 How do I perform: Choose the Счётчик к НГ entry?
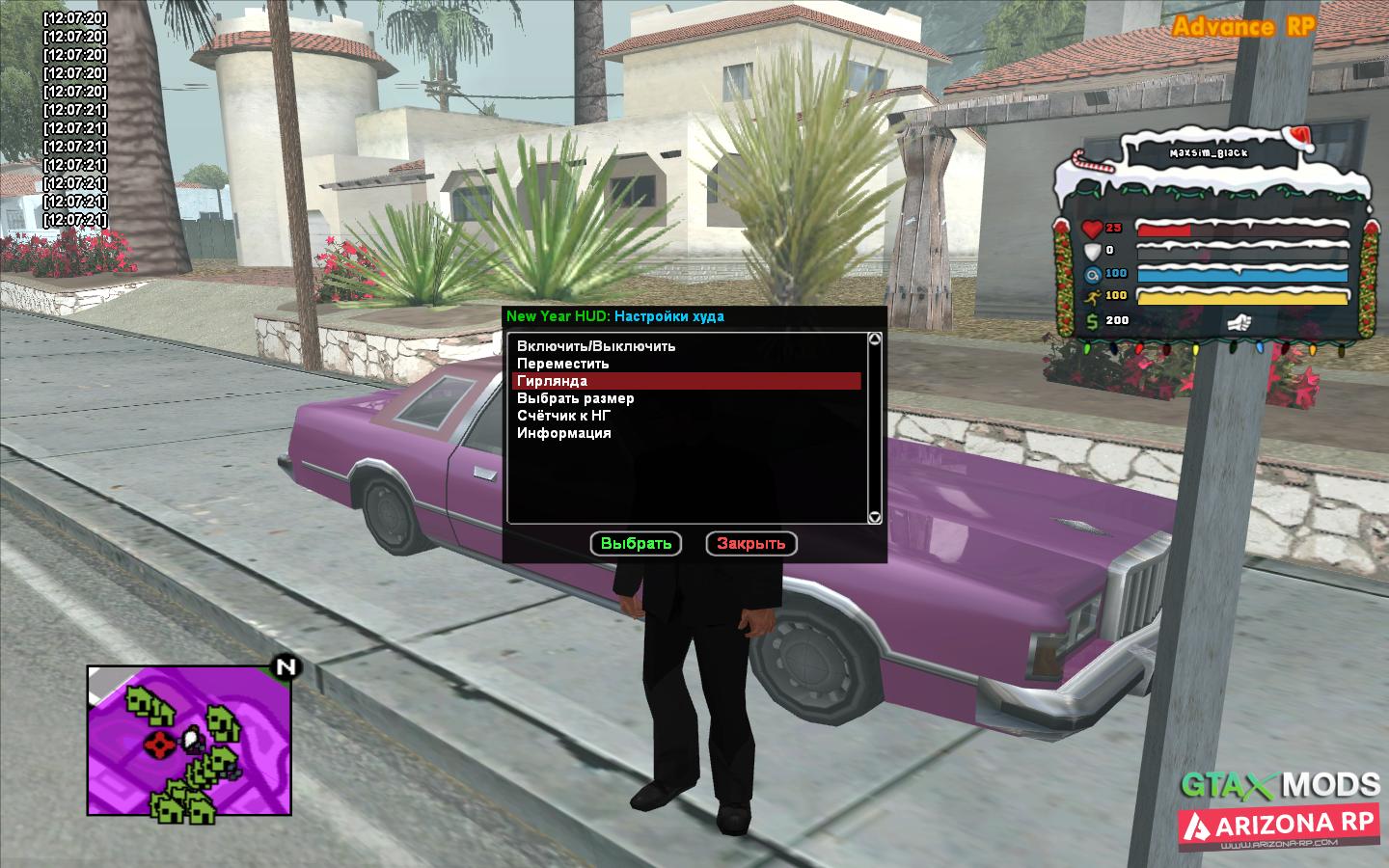tap(563, 416)
